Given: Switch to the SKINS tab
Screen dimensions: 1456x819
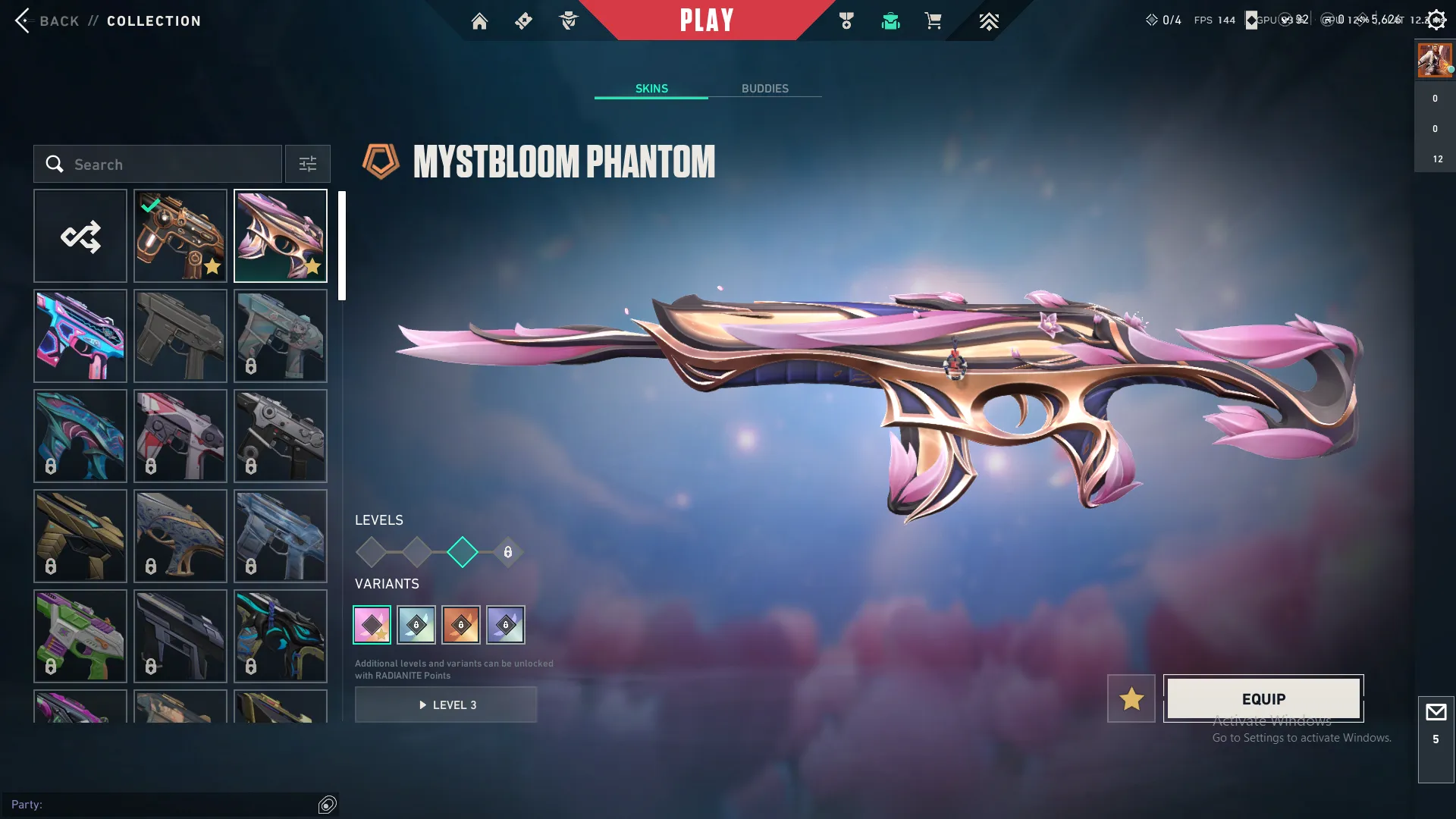Looking at the screenshot, I should (651, 88).
